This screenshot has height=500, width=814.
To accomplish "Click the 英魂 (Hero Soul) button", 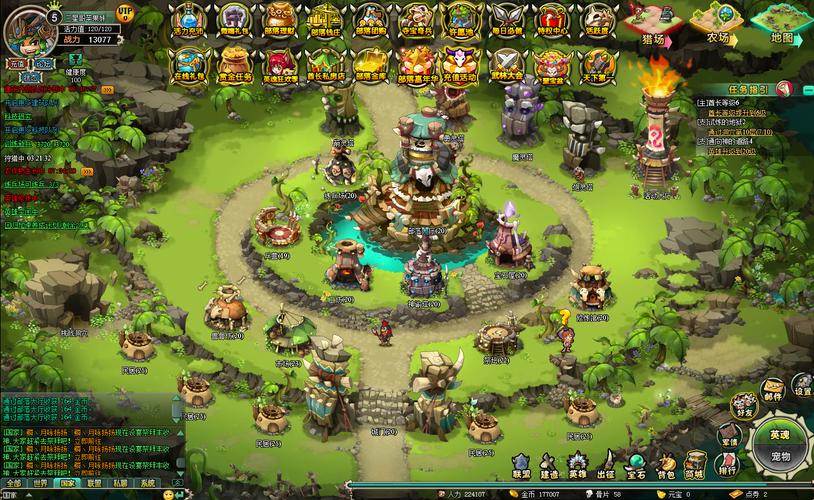I will click(779, 435).
